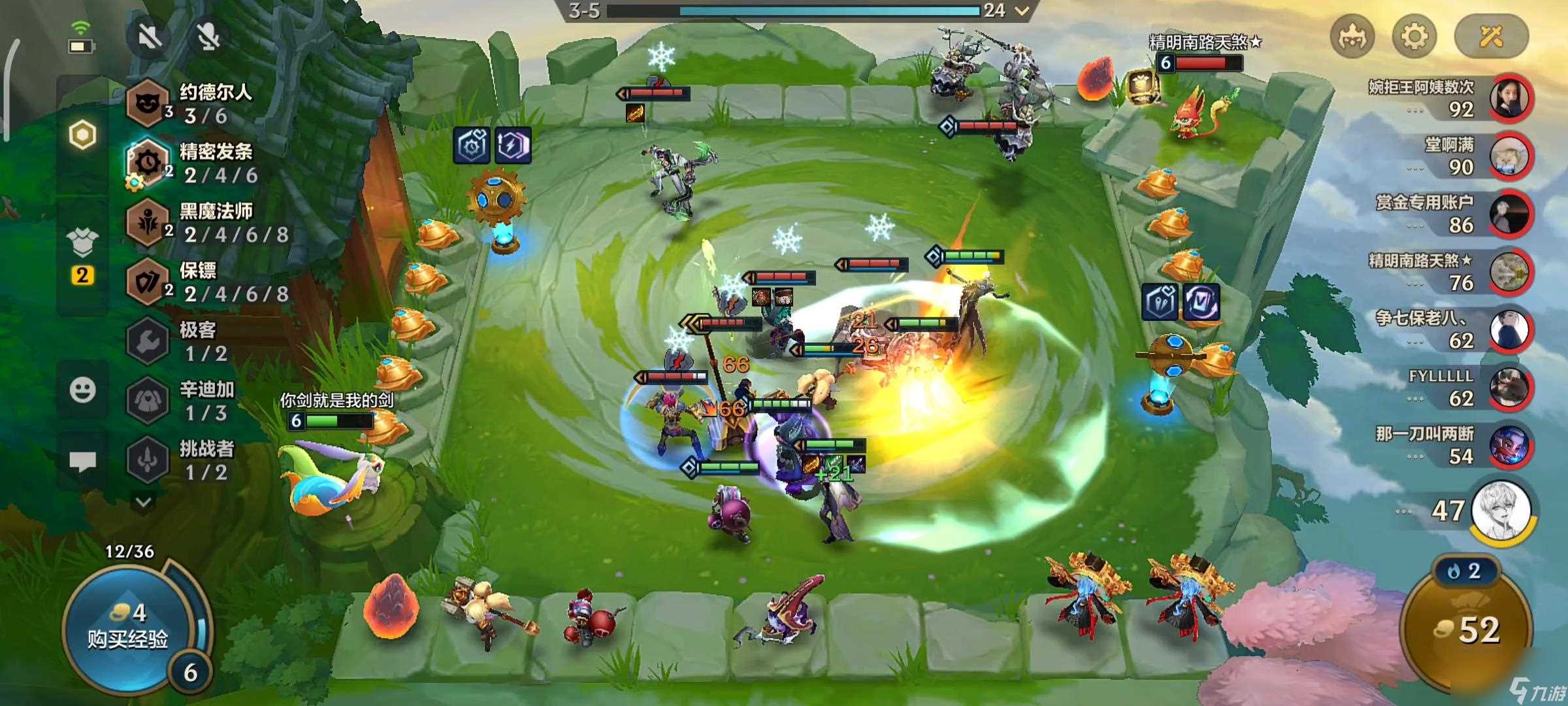Image resolution: width=1568 pixels, height=706 pixels.
Task: View player 那一刀叫两断's board
Action: [1510, 445]
